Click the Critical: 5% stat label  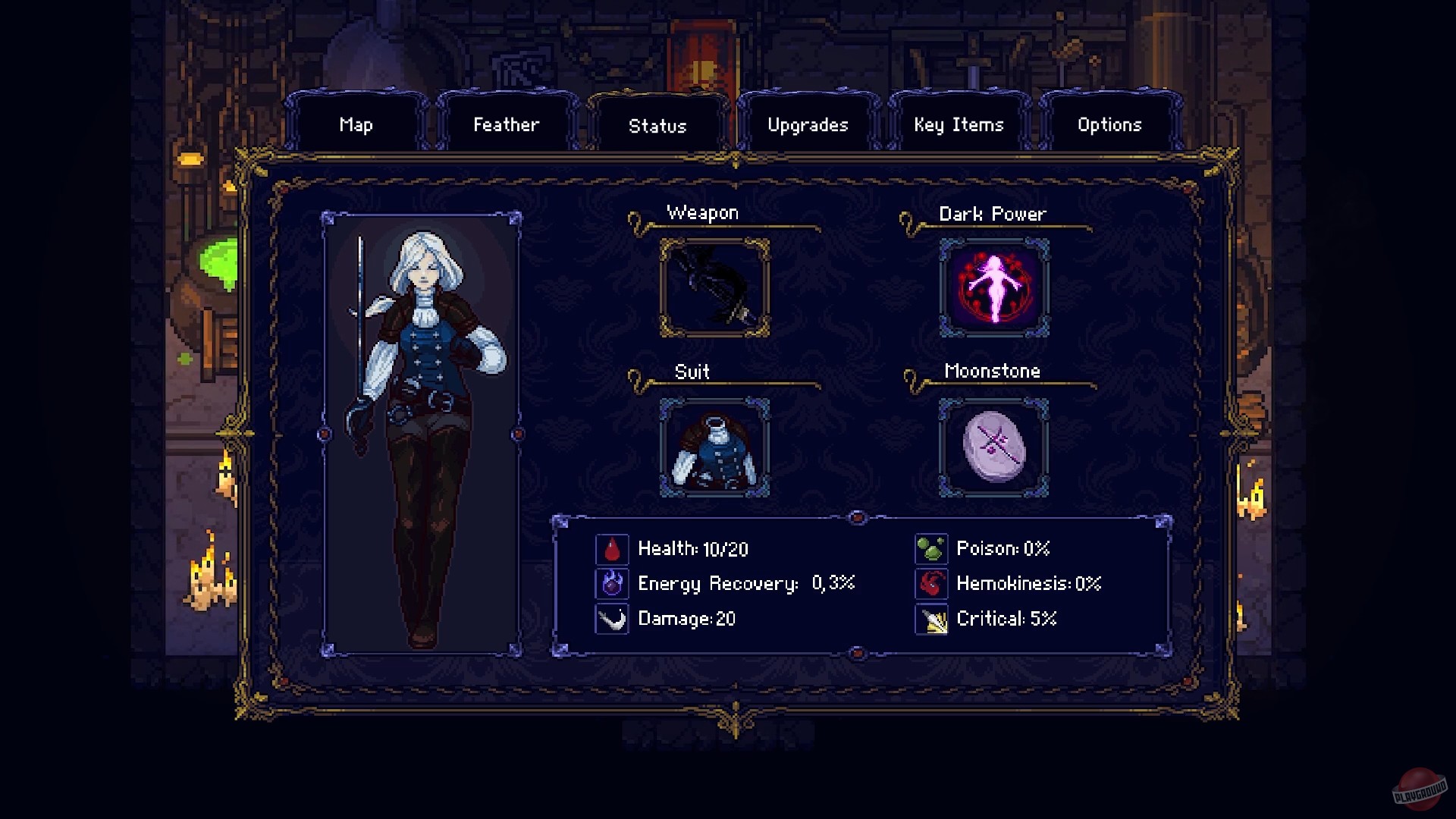point(1006,619)
